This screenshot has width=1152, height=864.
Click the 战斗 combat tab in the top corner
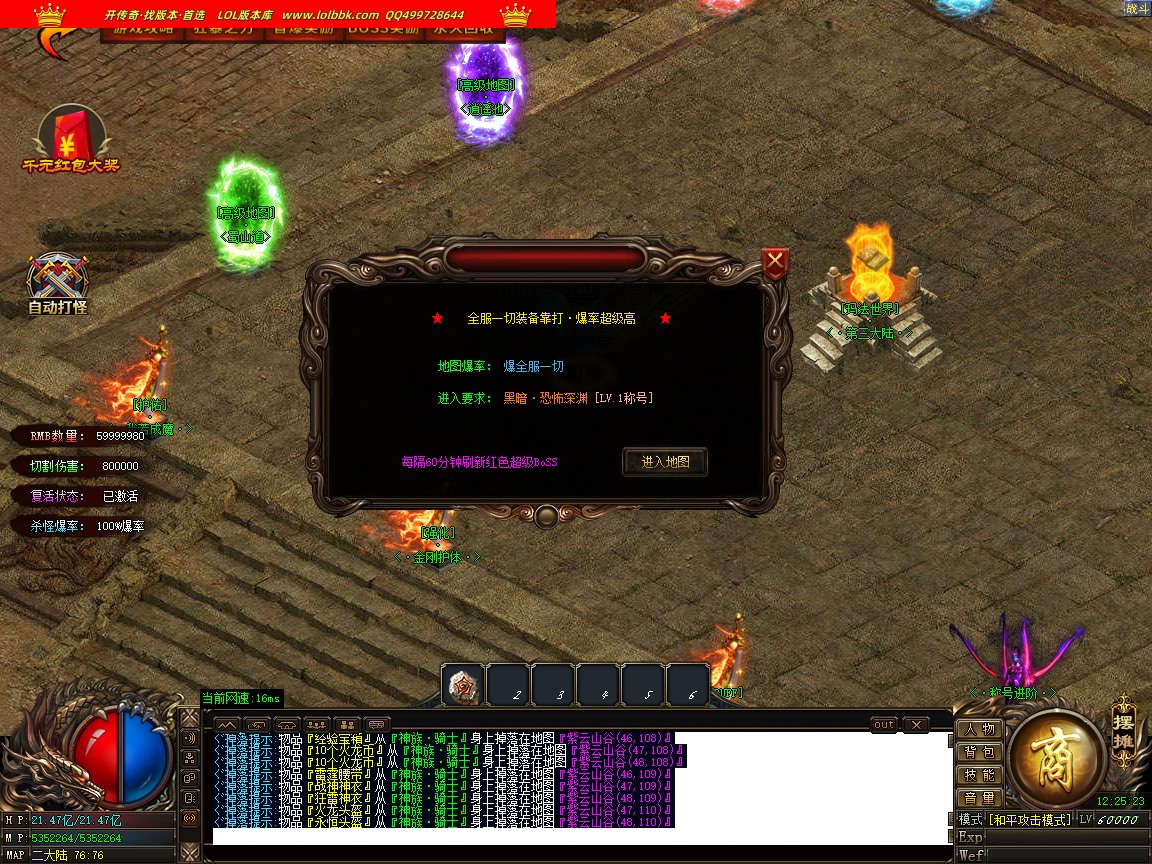coord(1136,8)
